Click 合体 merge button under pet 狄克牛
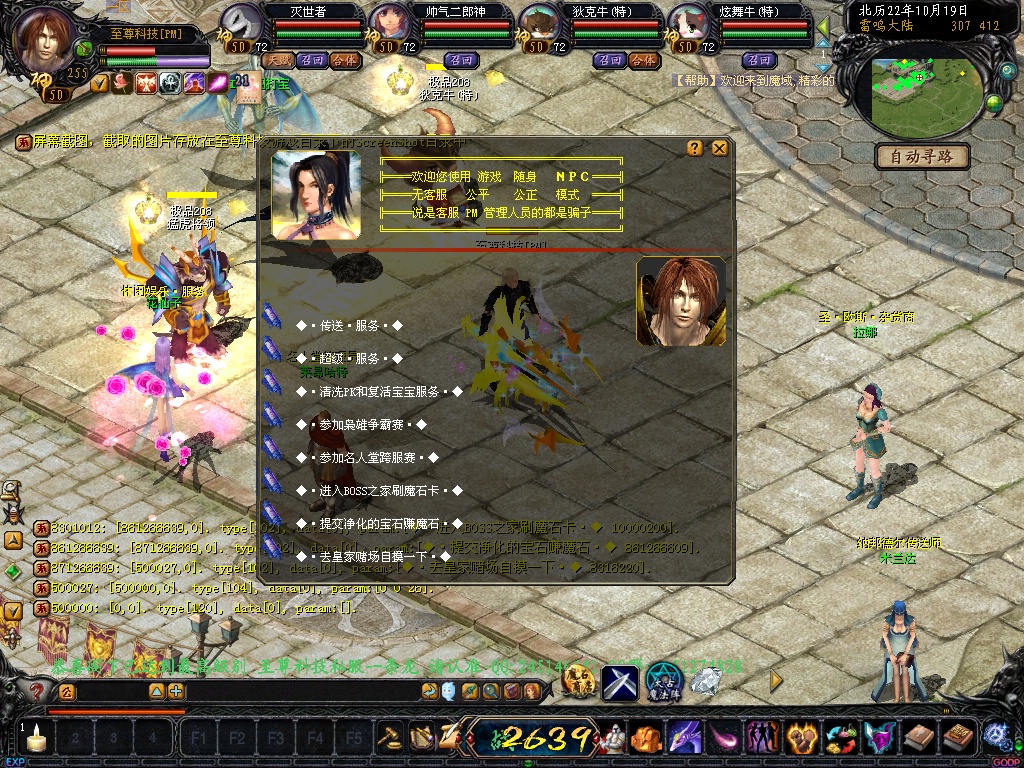This screenshot has height=768, width=1024. tap(643, 60)
